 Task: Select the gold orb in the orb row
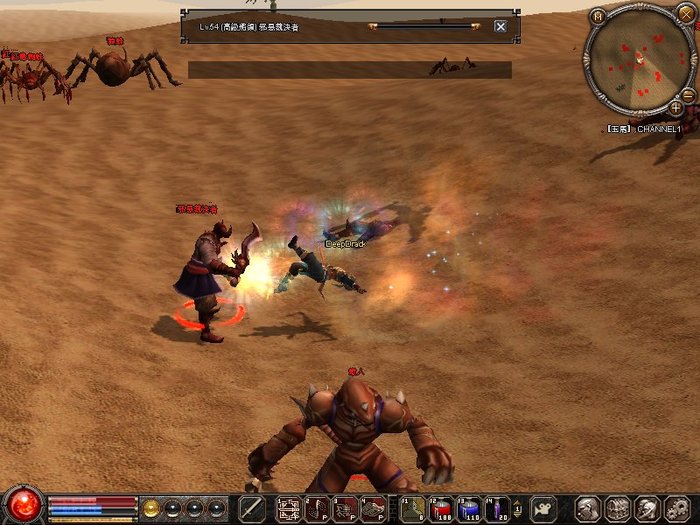click(152, 508)
